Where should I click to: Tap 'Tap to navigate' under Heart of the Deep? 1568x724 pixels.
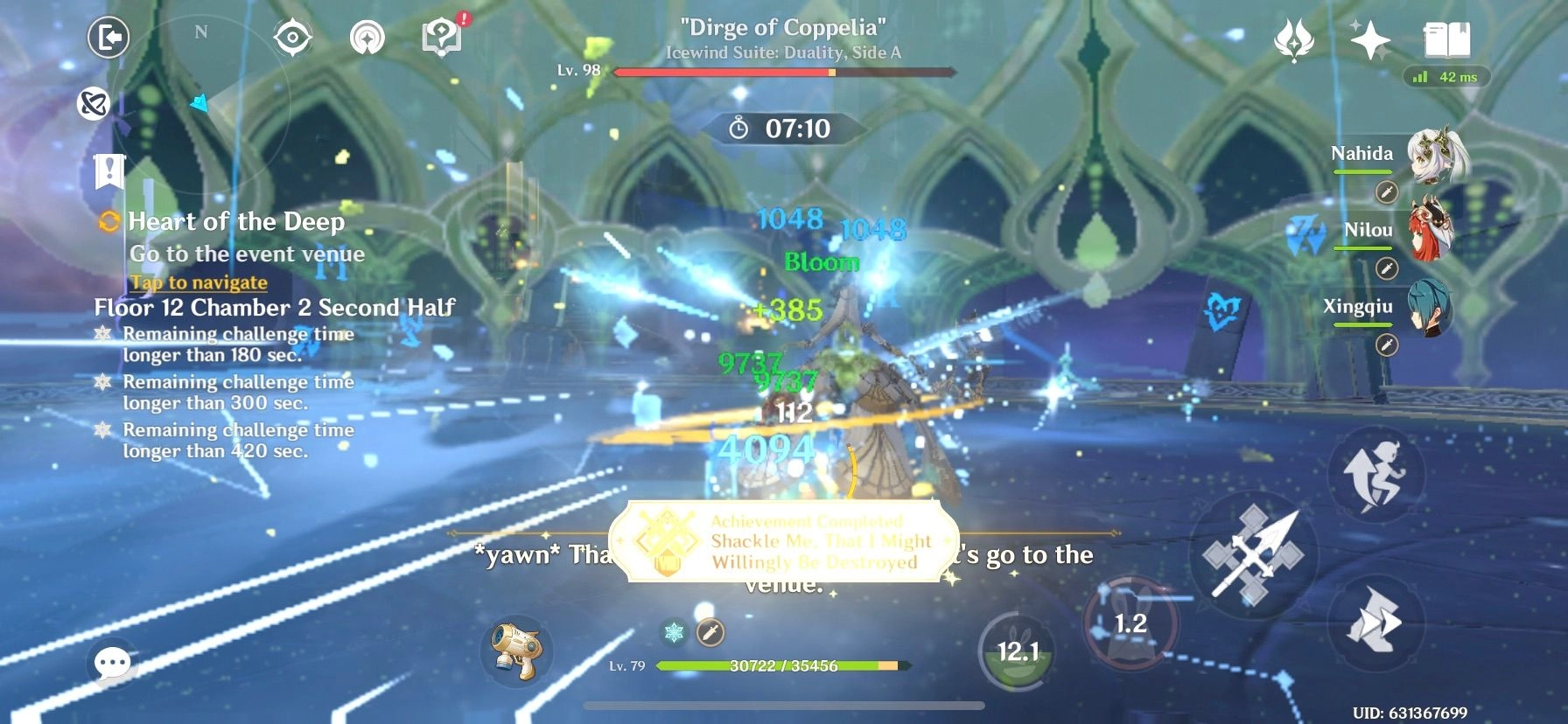click(x=198, y=282)
